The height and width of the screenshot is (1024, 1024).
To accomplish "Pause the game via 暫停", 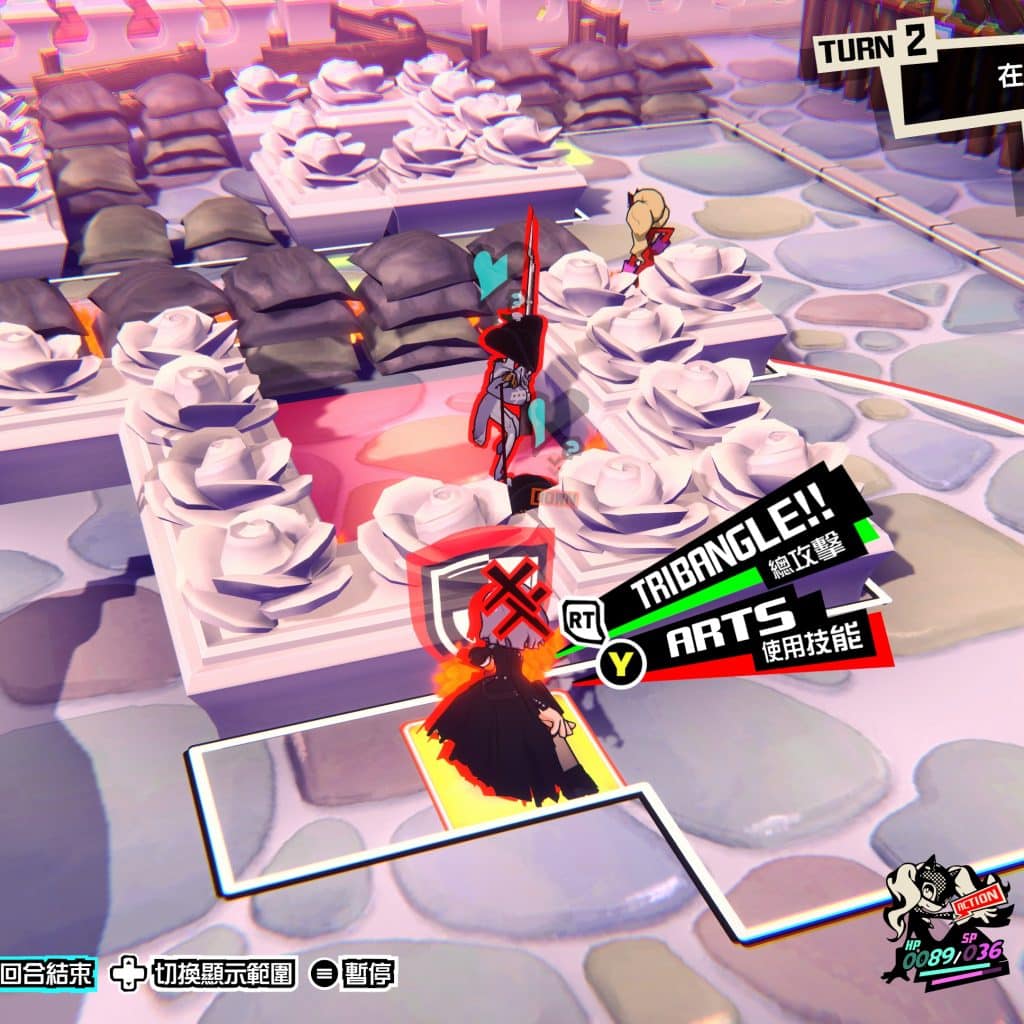I will (353, 974).
